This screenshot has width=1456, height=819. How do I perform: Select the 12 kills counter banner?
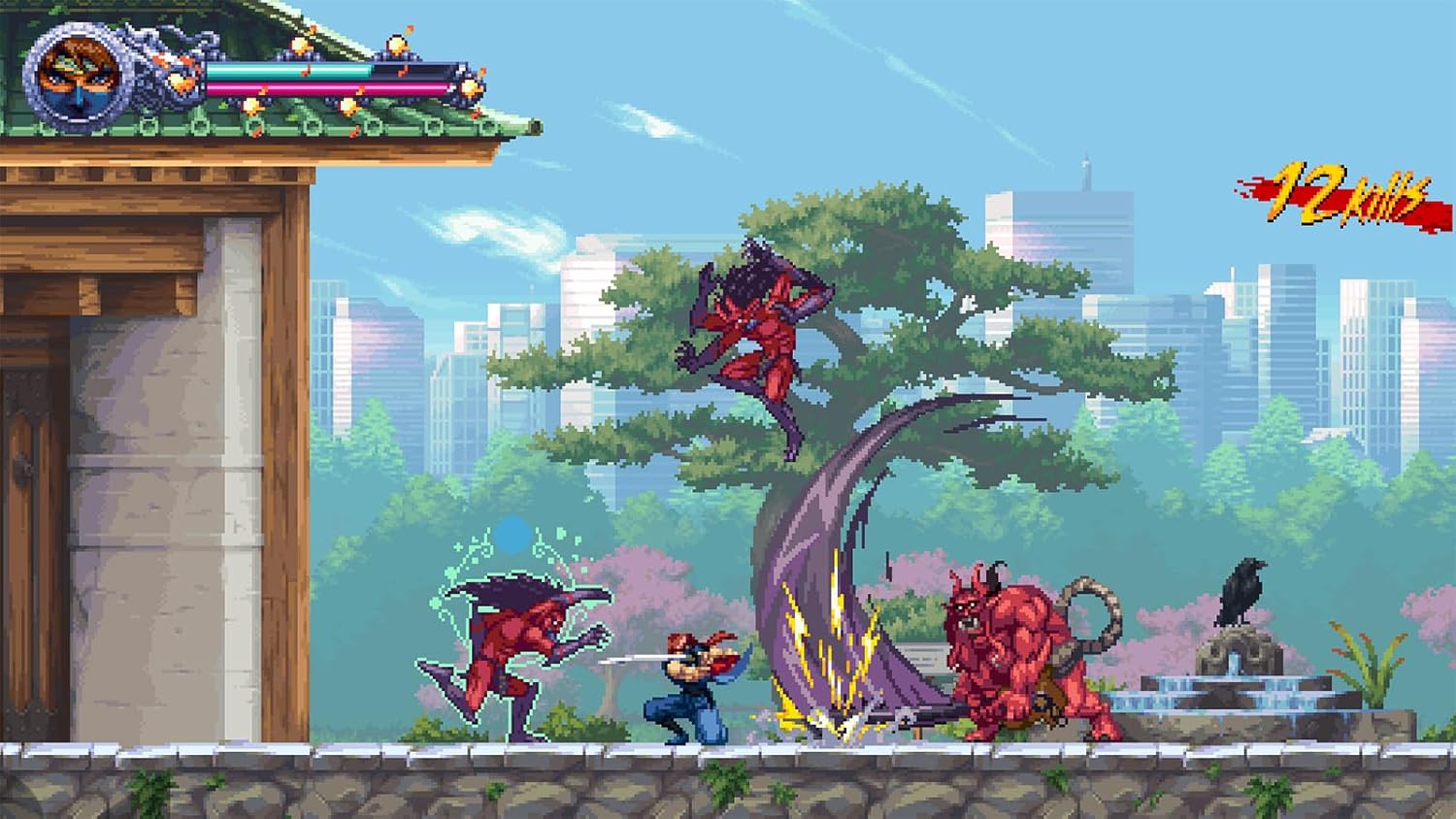(1335, 194)
